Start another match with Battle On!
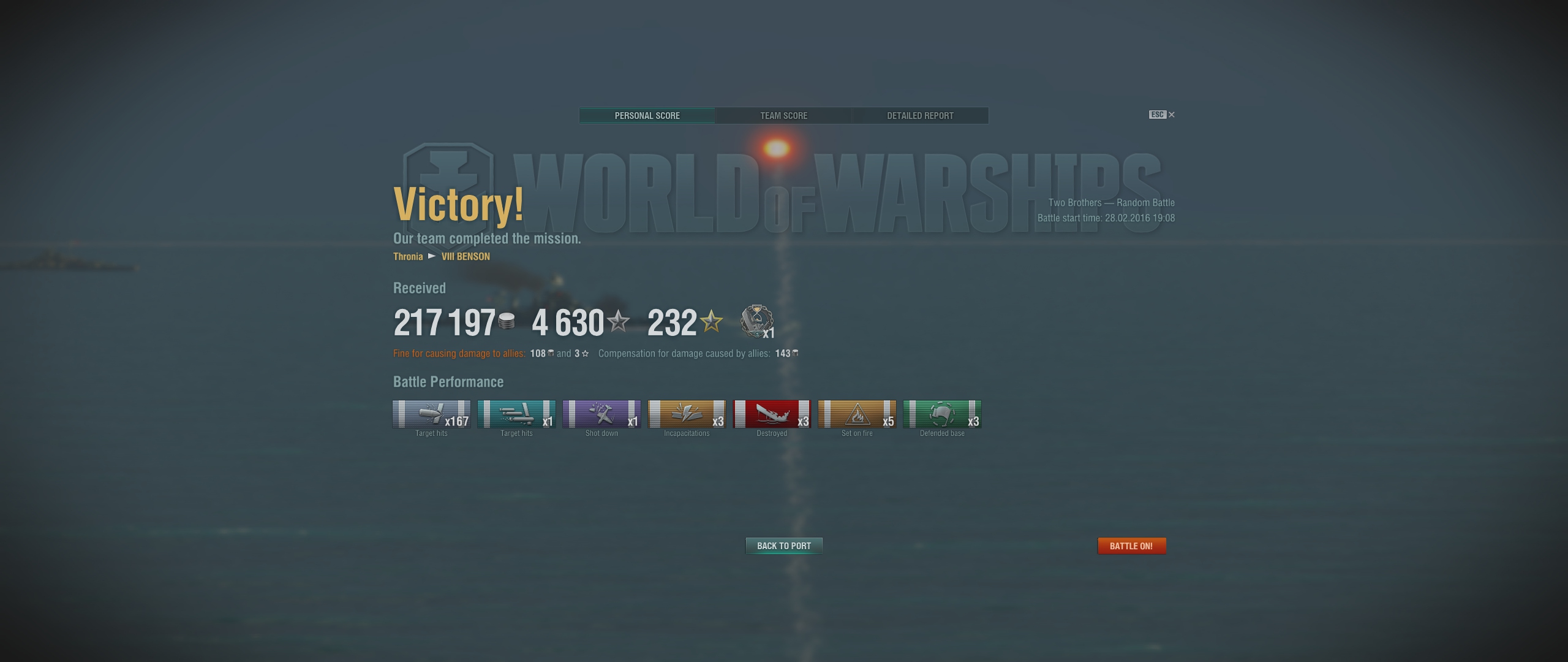1568x662 pixels. [x=1131, y=546]
